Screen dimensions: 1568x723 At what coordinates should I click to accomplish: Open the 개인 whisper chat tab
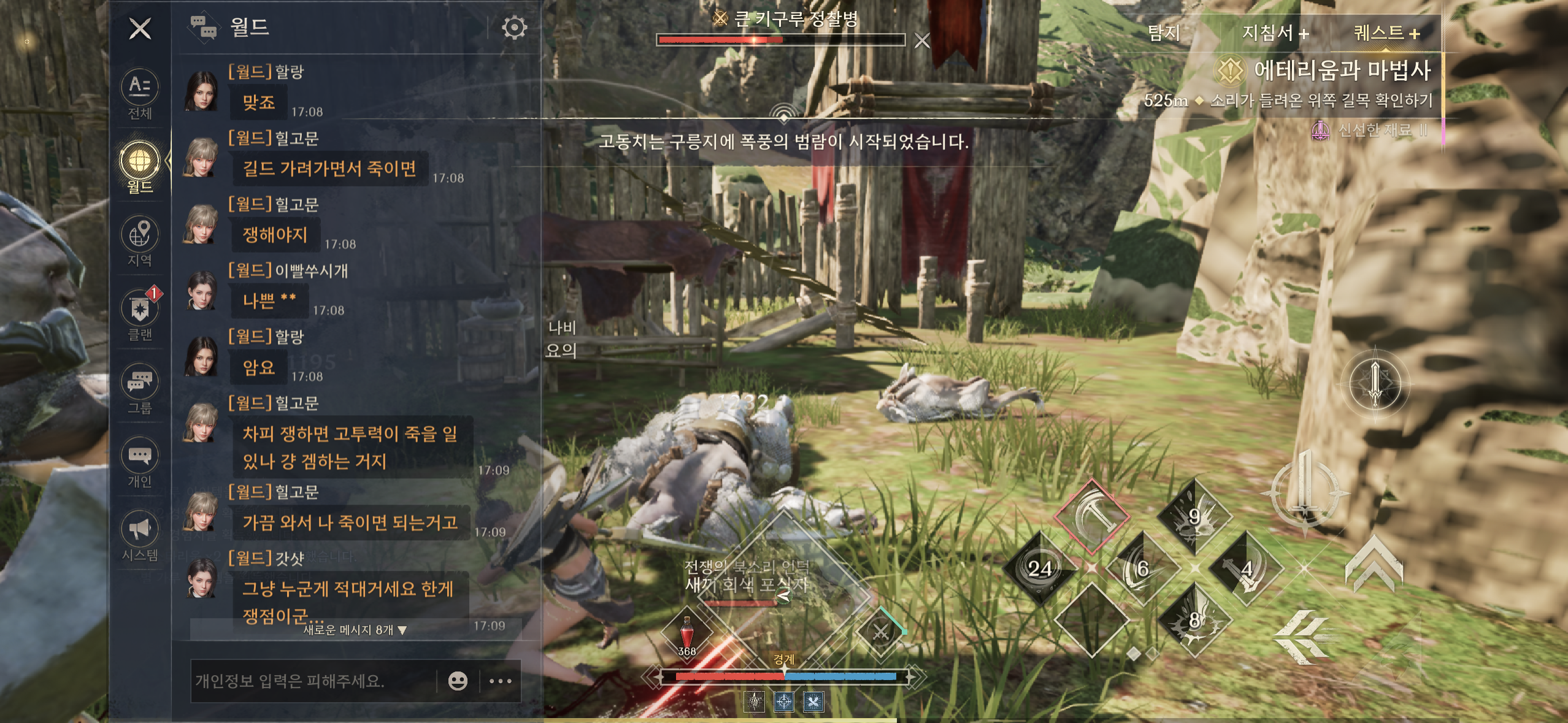(140, 462)
